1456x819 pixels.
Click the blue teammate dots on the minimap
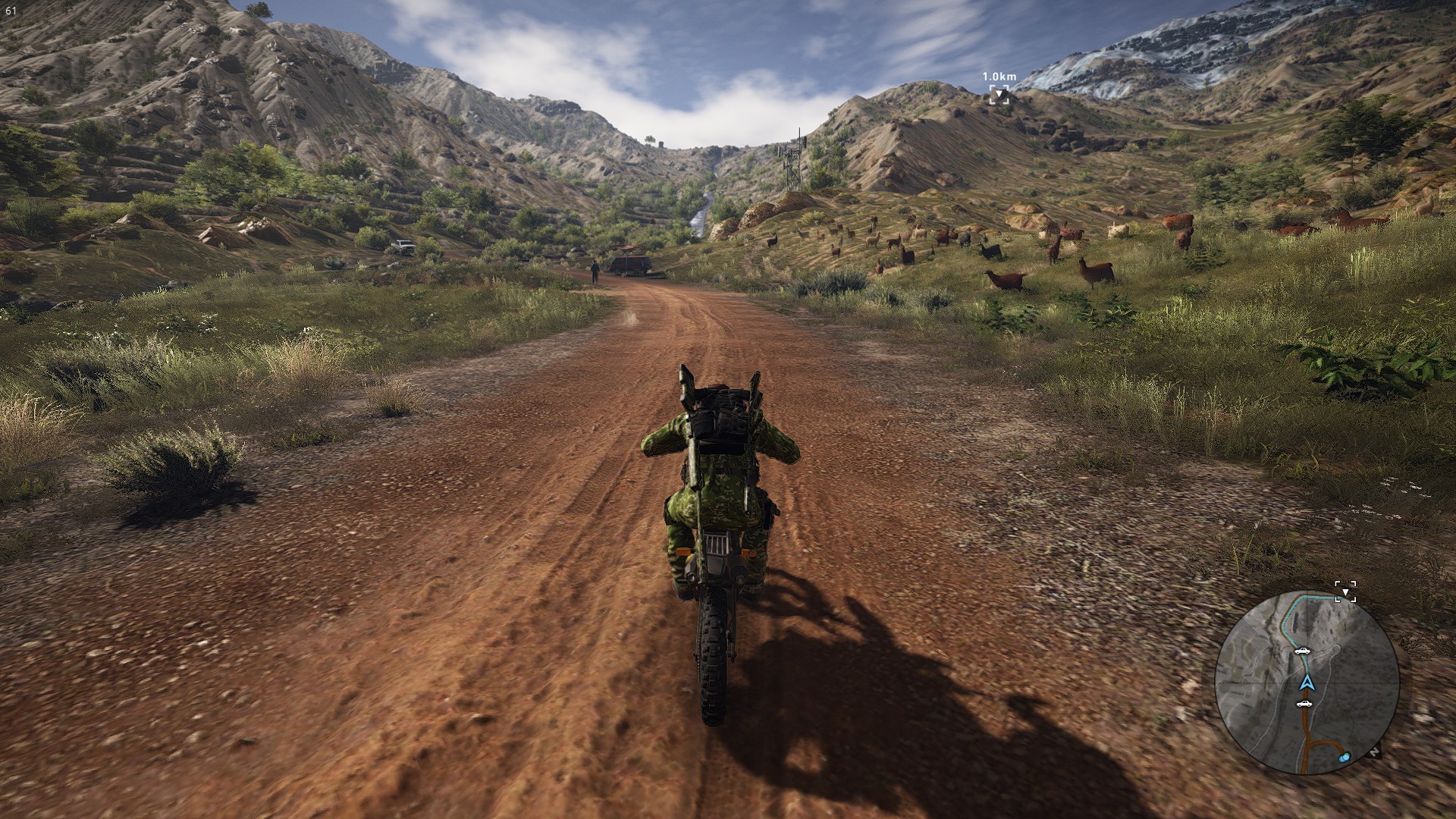[x=1345, y=757]
